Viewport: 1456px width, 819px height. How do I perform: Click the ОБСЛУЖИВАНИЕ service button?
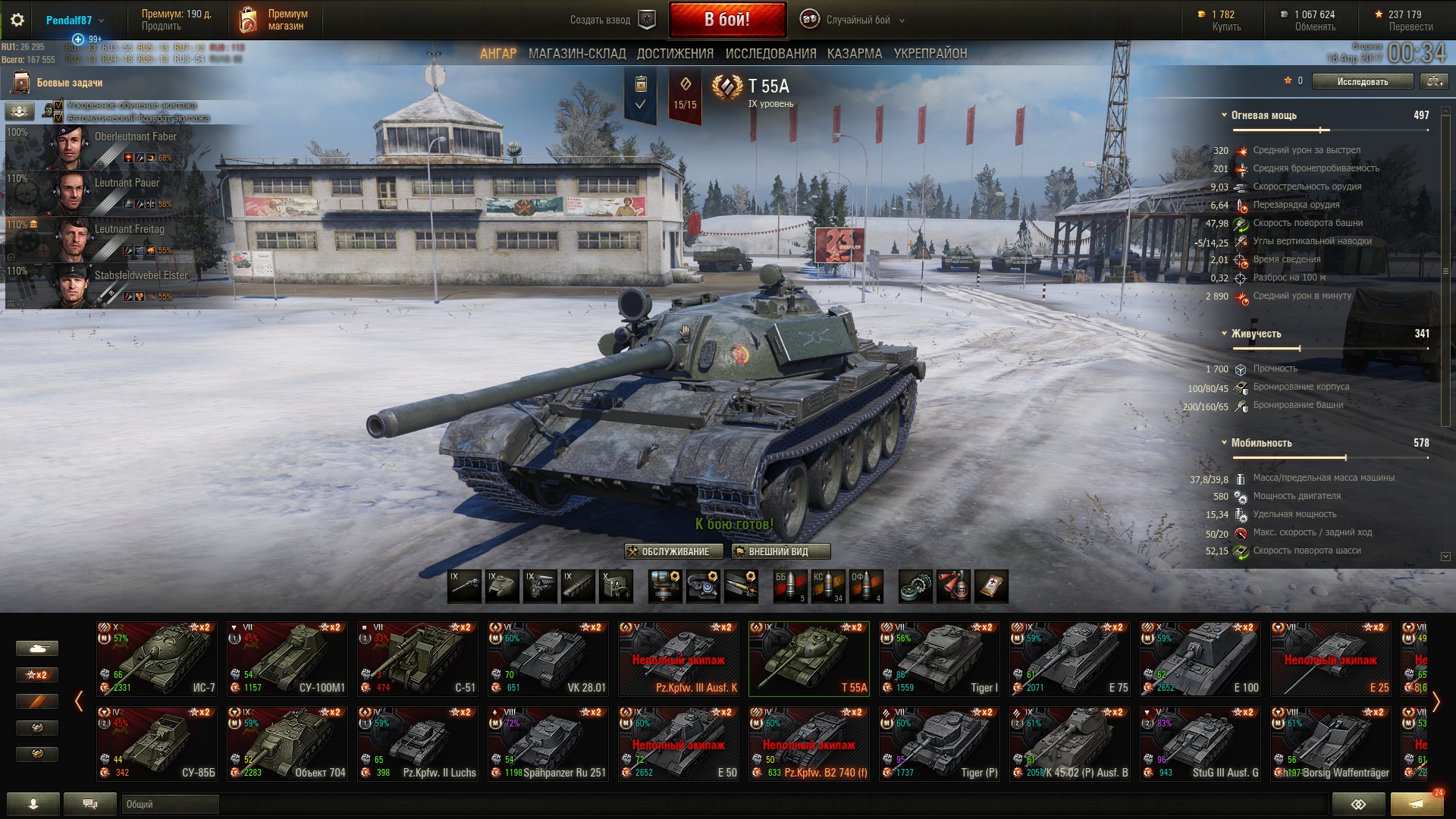668,551
